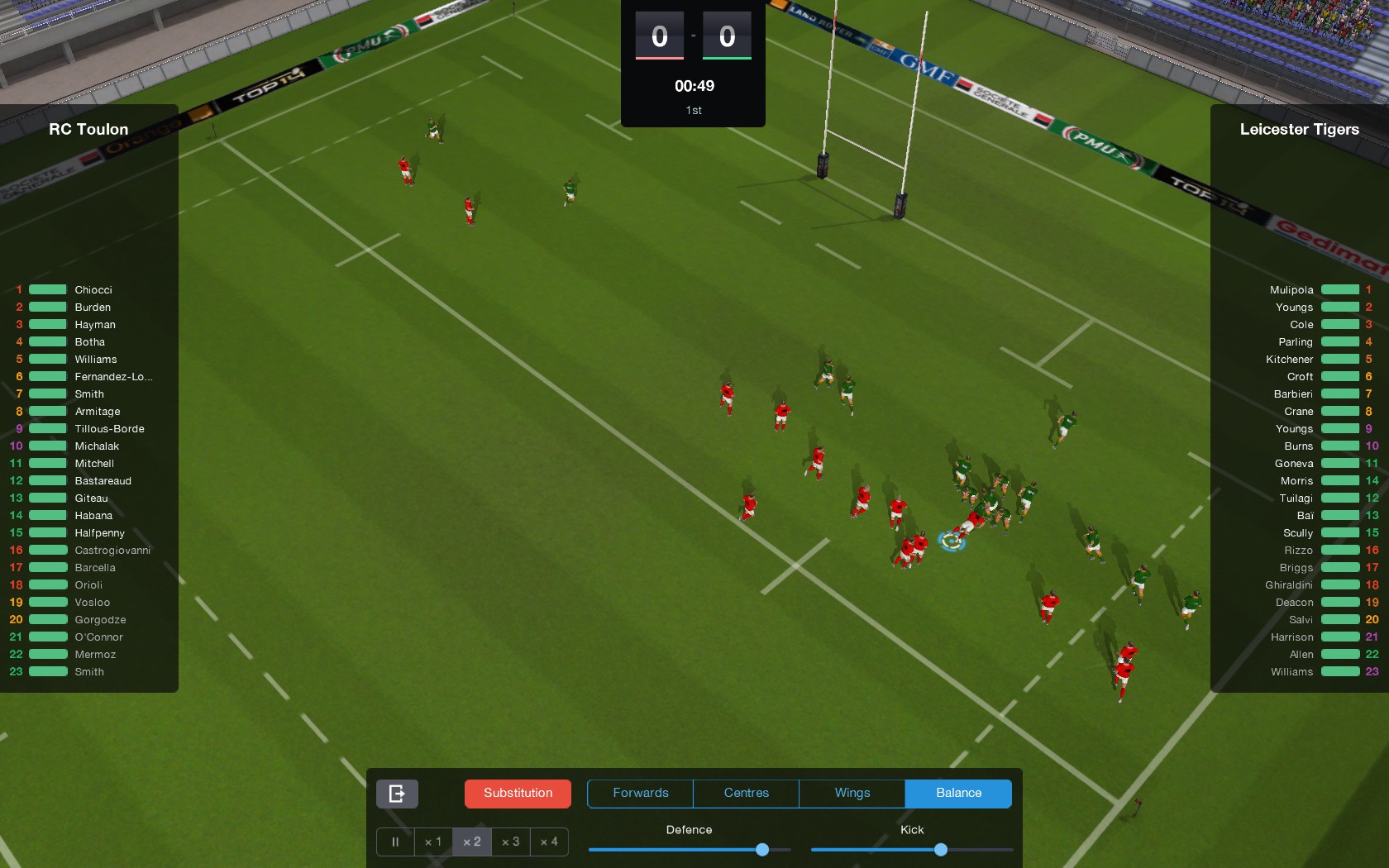Select the x1 playback speed icon
Viewport: 1389px width, 868px height.
pyautogui.click(x=433, y=842)
